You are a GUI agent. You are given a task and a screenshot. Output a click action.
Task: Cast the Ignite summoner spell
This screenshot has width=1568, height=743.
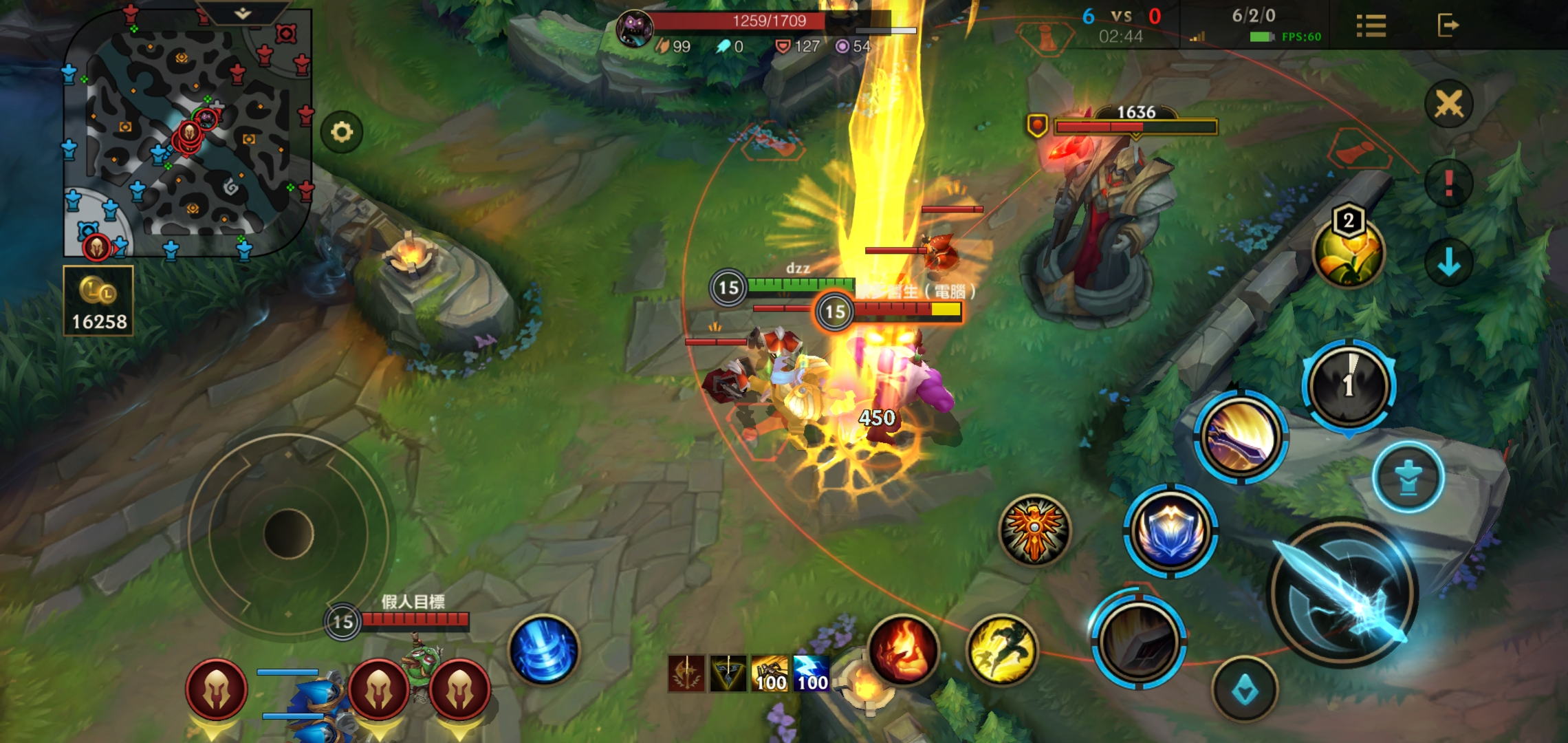coord(903,649)
